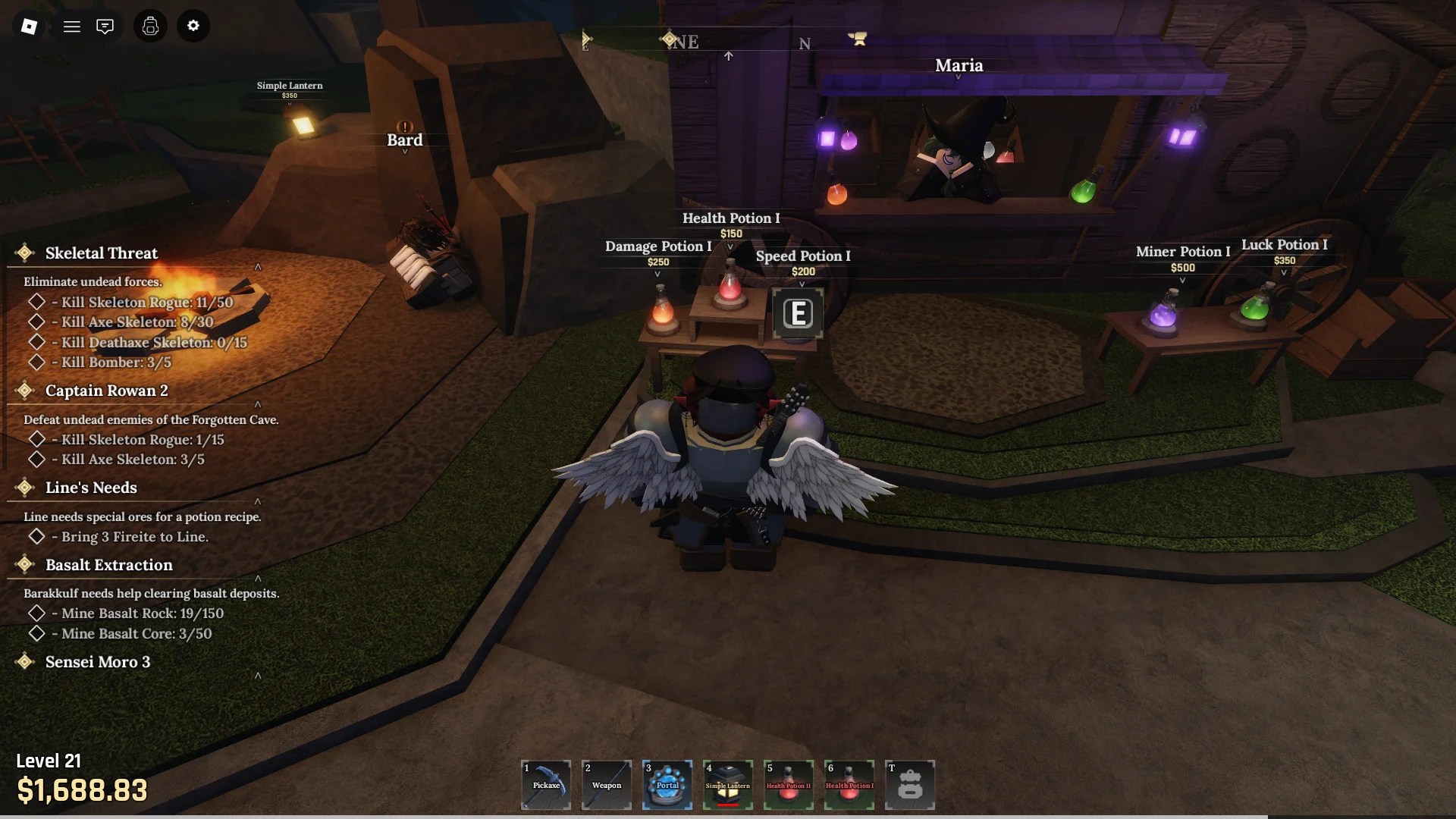Use Health Potion I in slot 6
Viewport: 1456px width, 819px height.
[x=849, y=785]
